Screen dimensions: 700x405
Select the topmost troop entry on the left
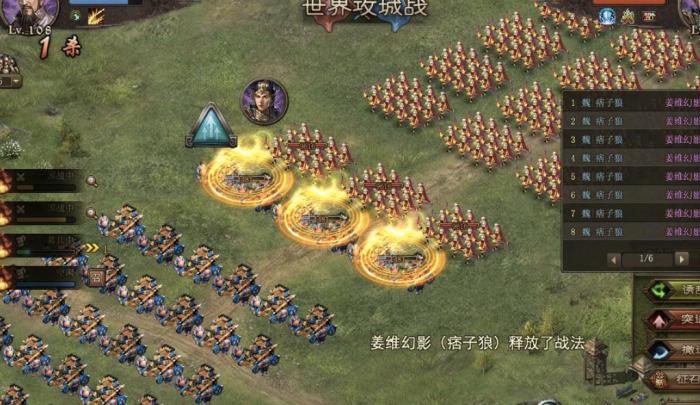tap(45, 181)
